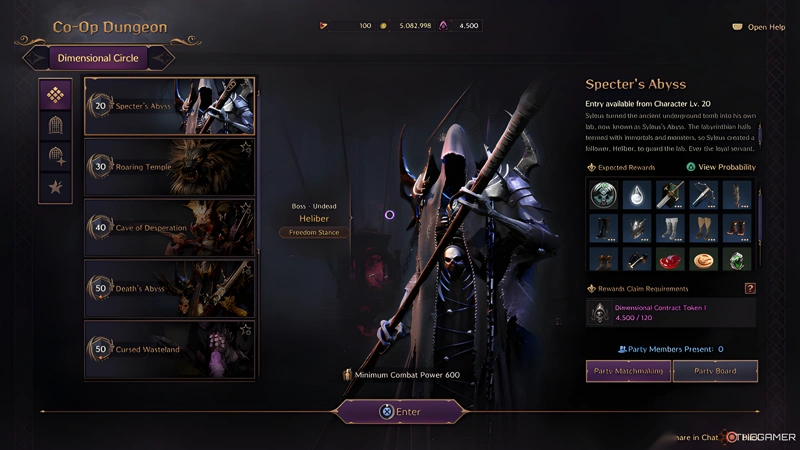
Task: Open the star icon category tab
Action: click(x=55, y=186)
